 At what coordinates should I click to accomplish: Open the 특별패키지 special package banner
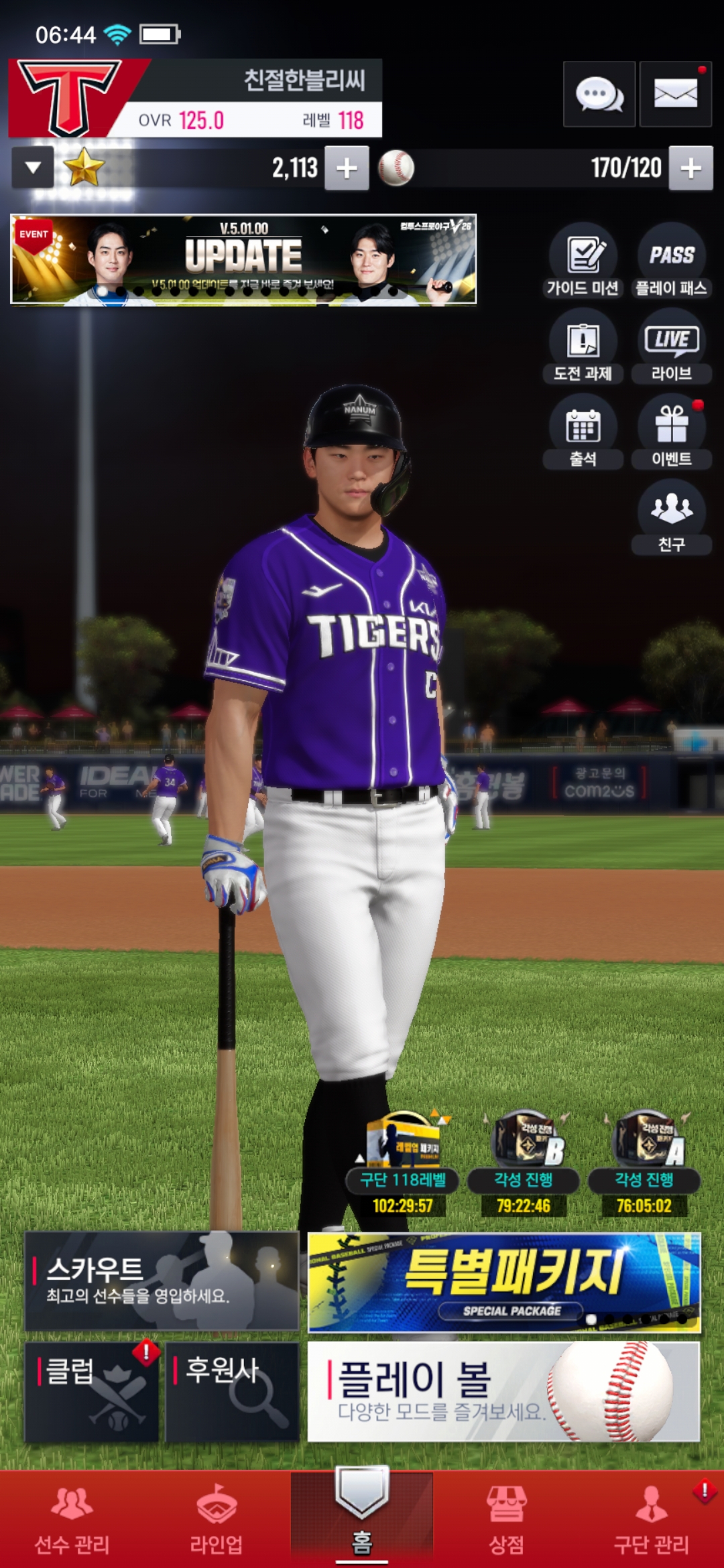click(504, 1282)
